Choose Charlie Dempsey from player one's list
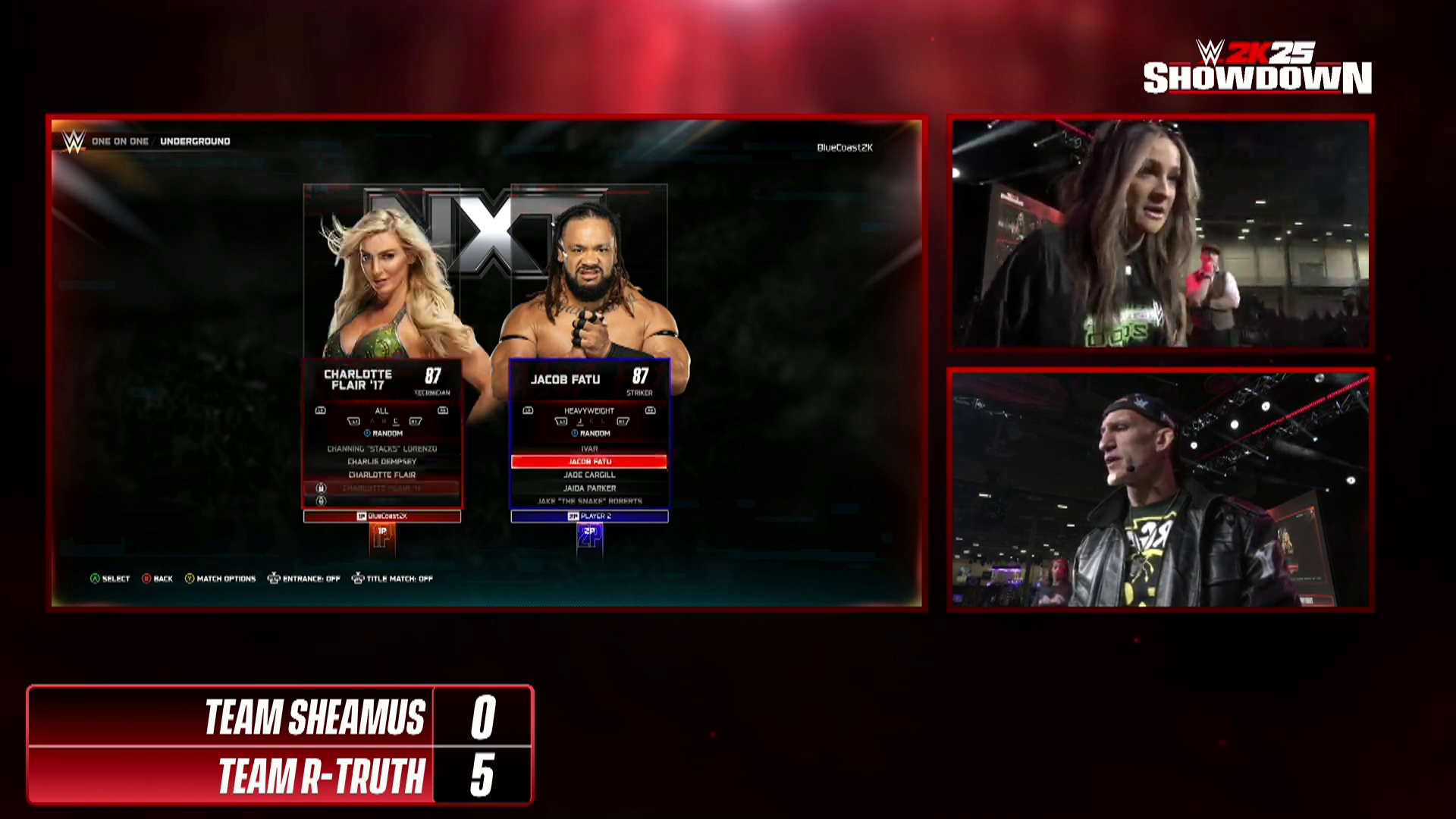 [381, 461]
